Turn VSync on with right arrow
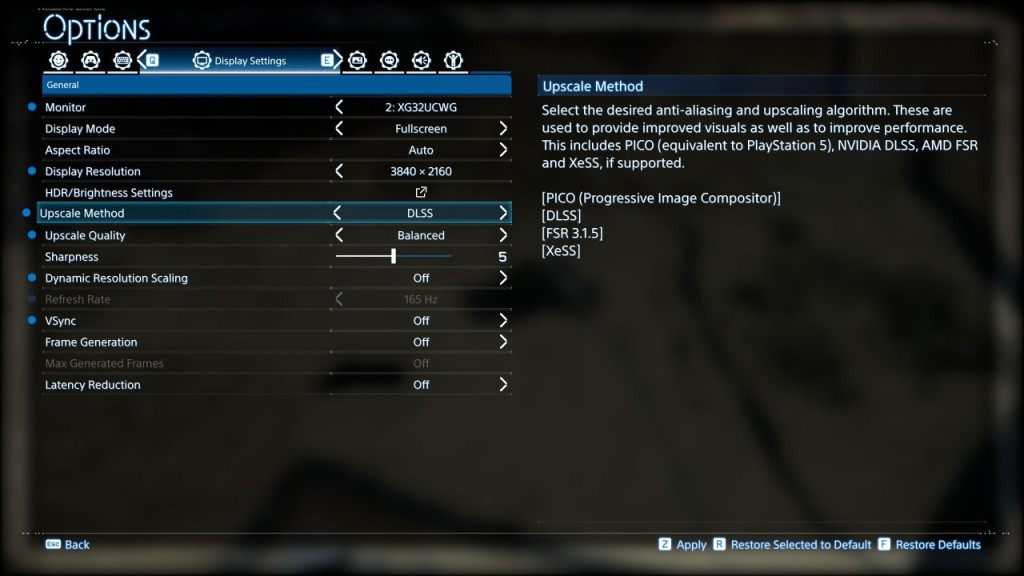Screen dimensions: 1024x576 tap(503, 321)
